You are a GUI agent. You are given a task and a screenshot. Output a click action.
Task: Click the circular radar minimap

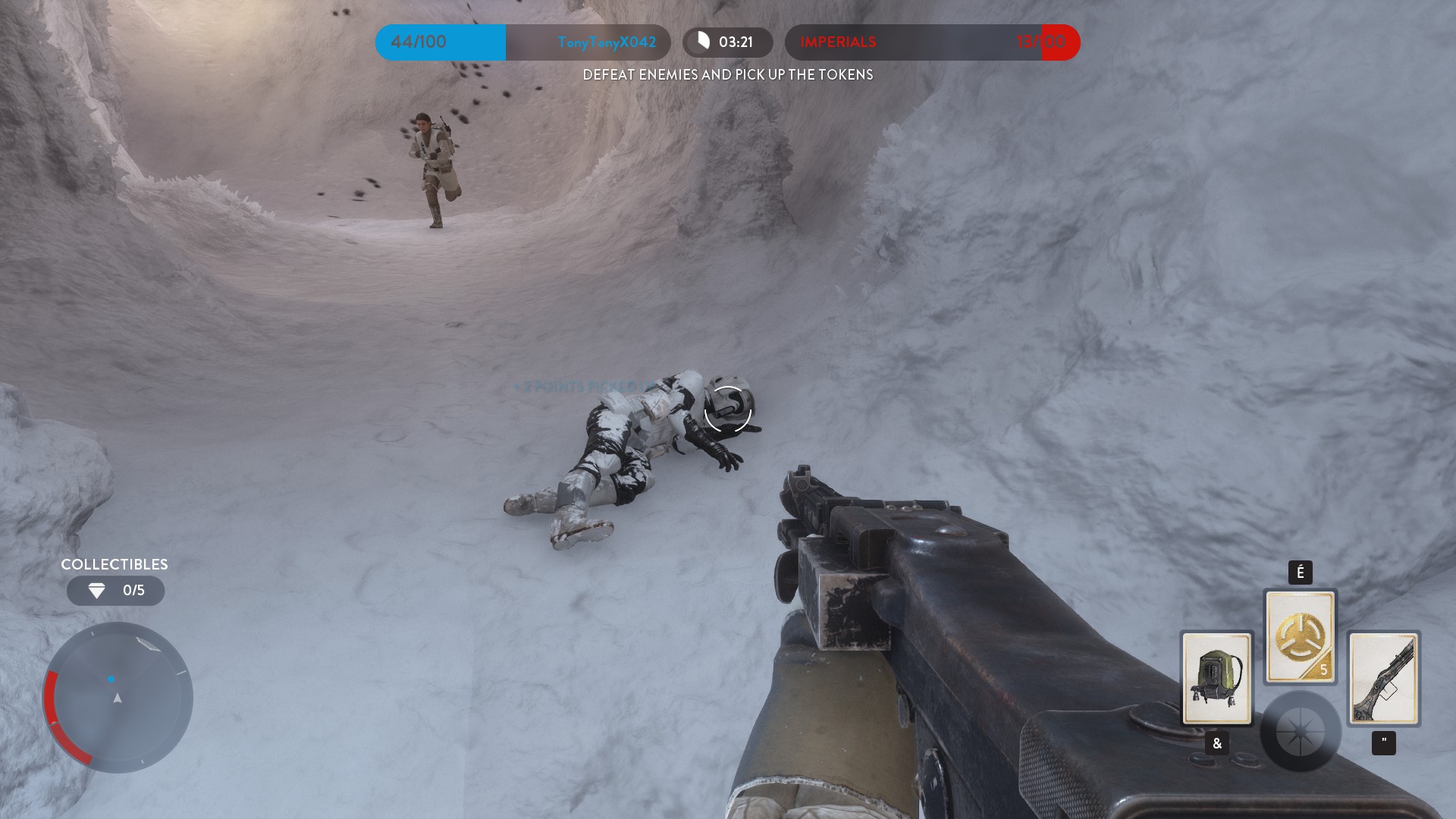pos(118,697)
